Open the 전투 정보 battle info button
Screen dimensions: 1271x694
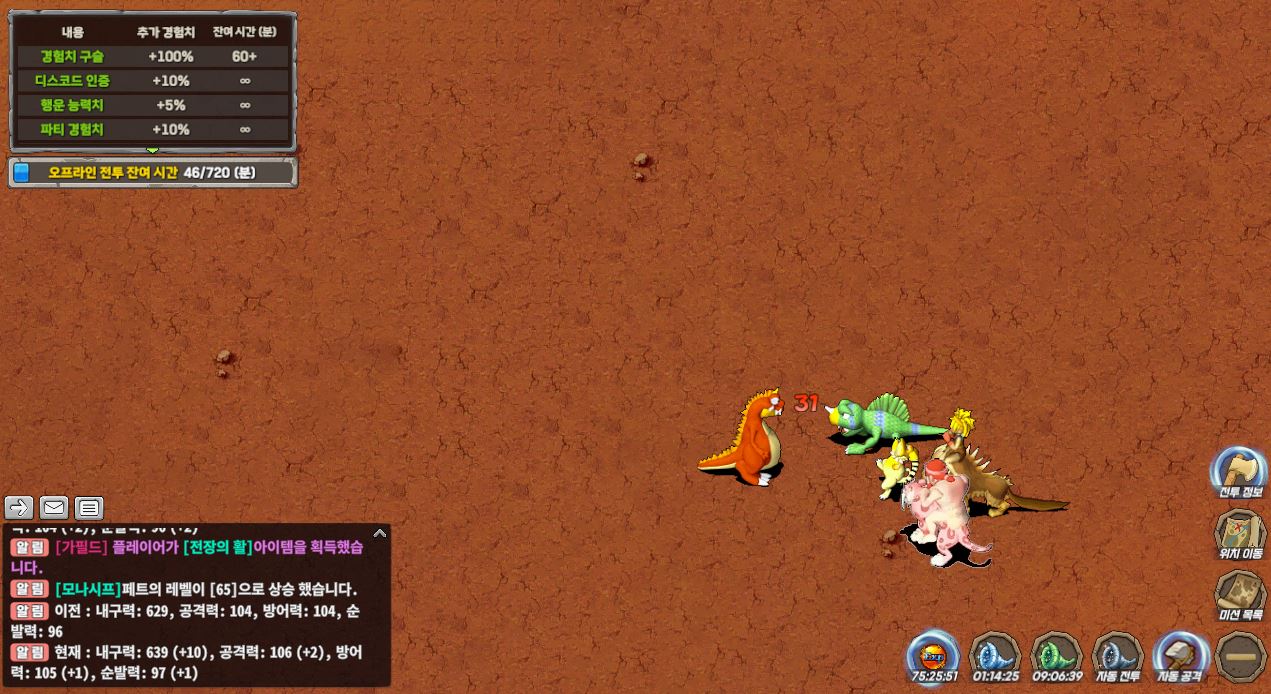pyautogui.click(x=1239, y=472)
